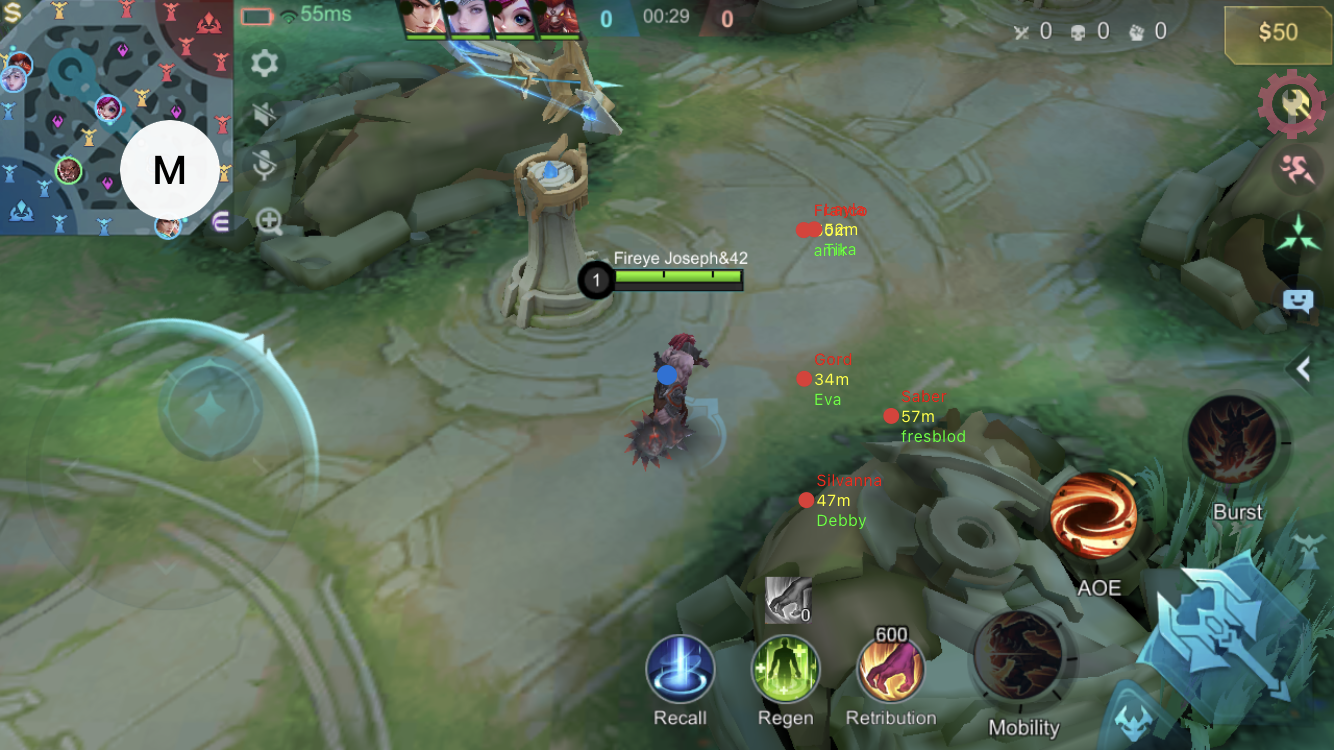The image size is (1334, 750).
Task: Select the green three-arrows gather icon
Action: coord(1297,233)
